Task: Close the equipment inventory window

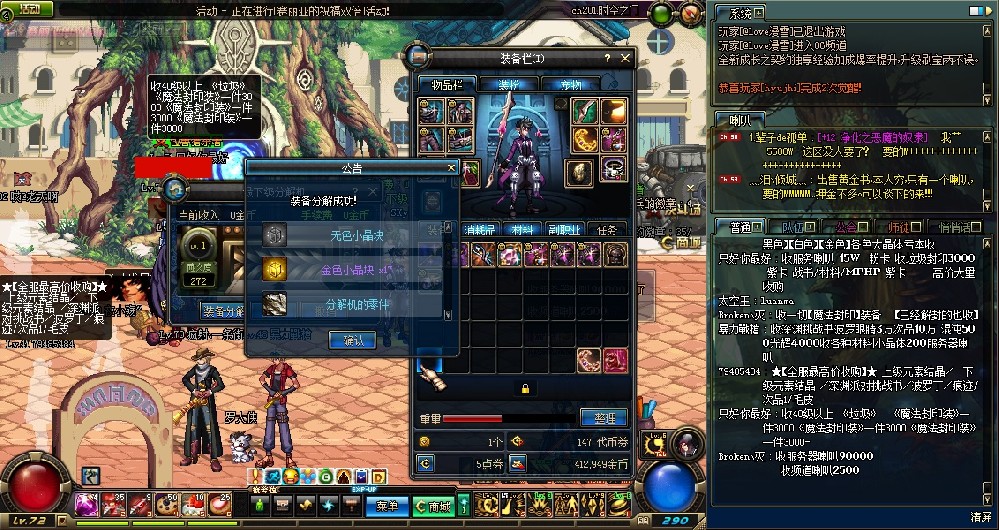Action: point(626,59)
